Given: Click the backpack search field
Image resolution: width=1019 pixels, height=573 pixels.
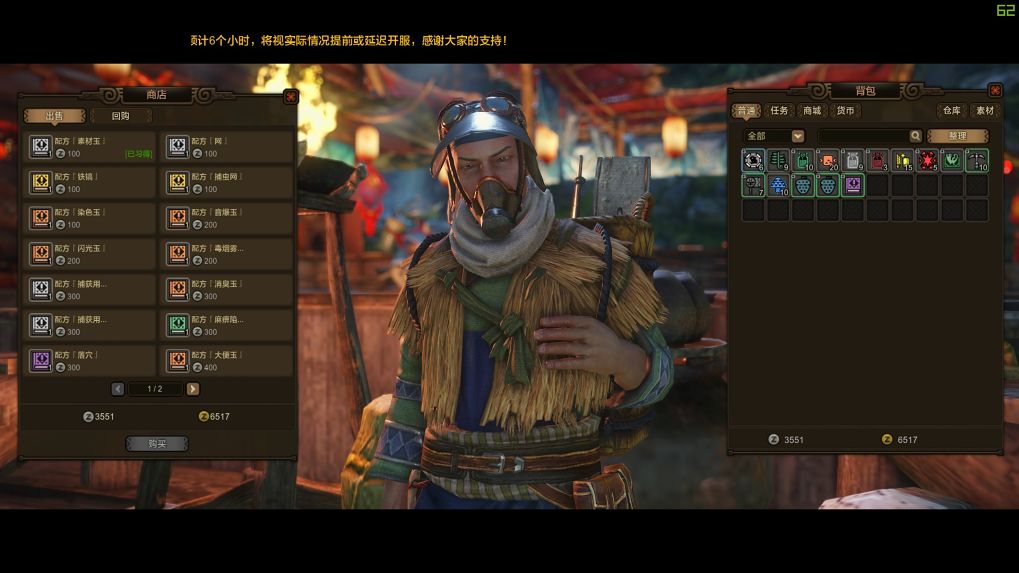Looking at the screenshot, I should click(864, 136).
